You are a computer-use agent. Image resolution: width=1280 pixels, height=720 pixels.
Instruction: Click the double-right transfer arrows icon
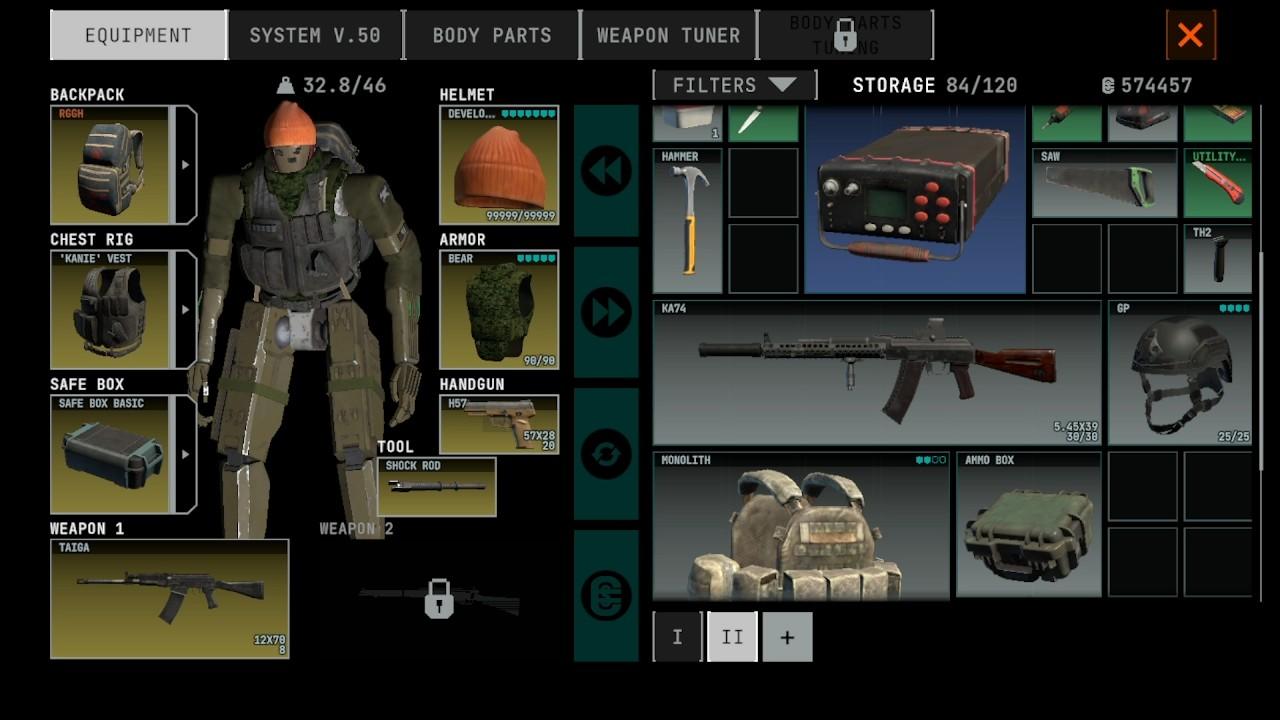coord(605,310)
